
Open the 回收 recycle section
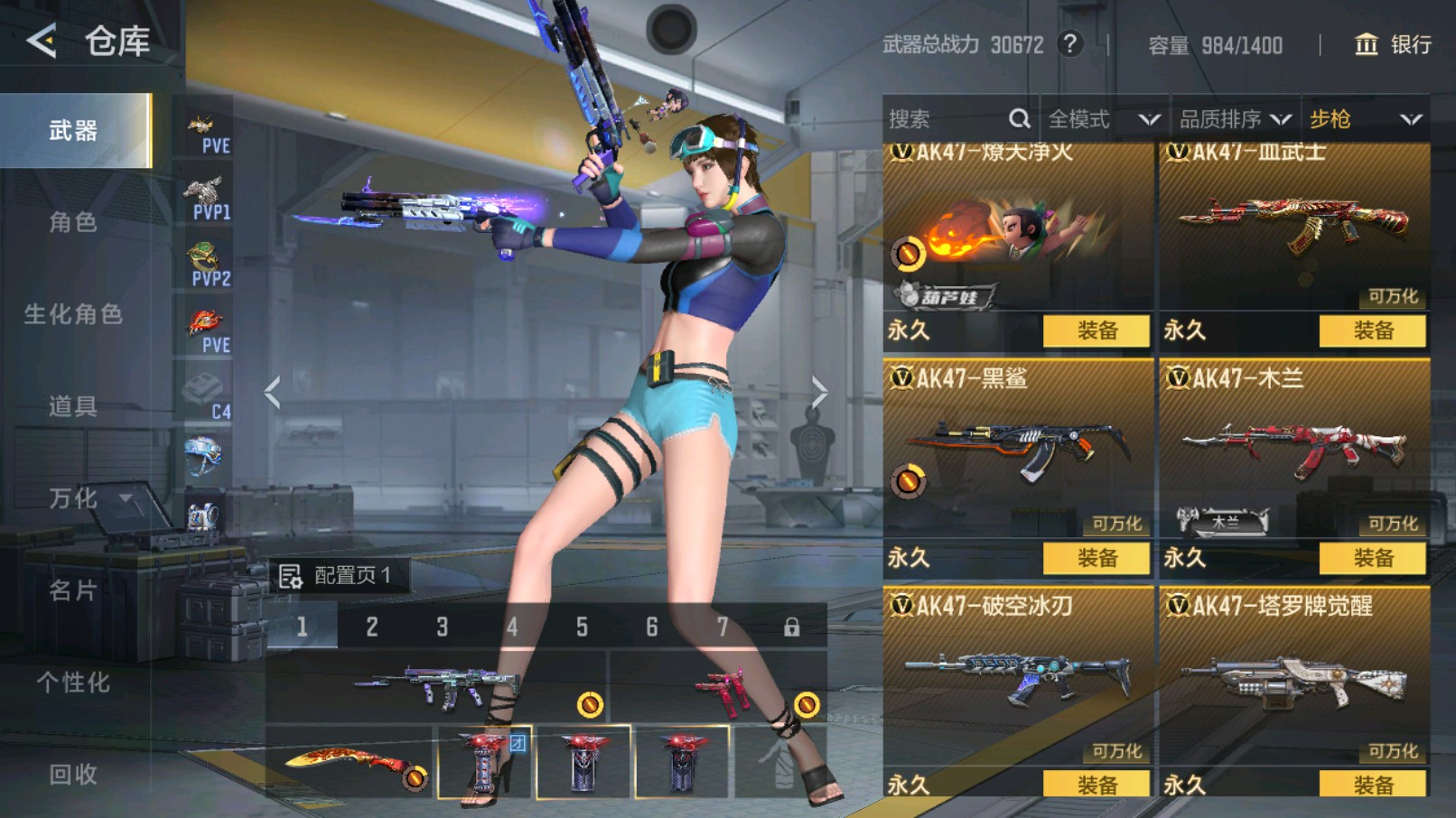73,775
